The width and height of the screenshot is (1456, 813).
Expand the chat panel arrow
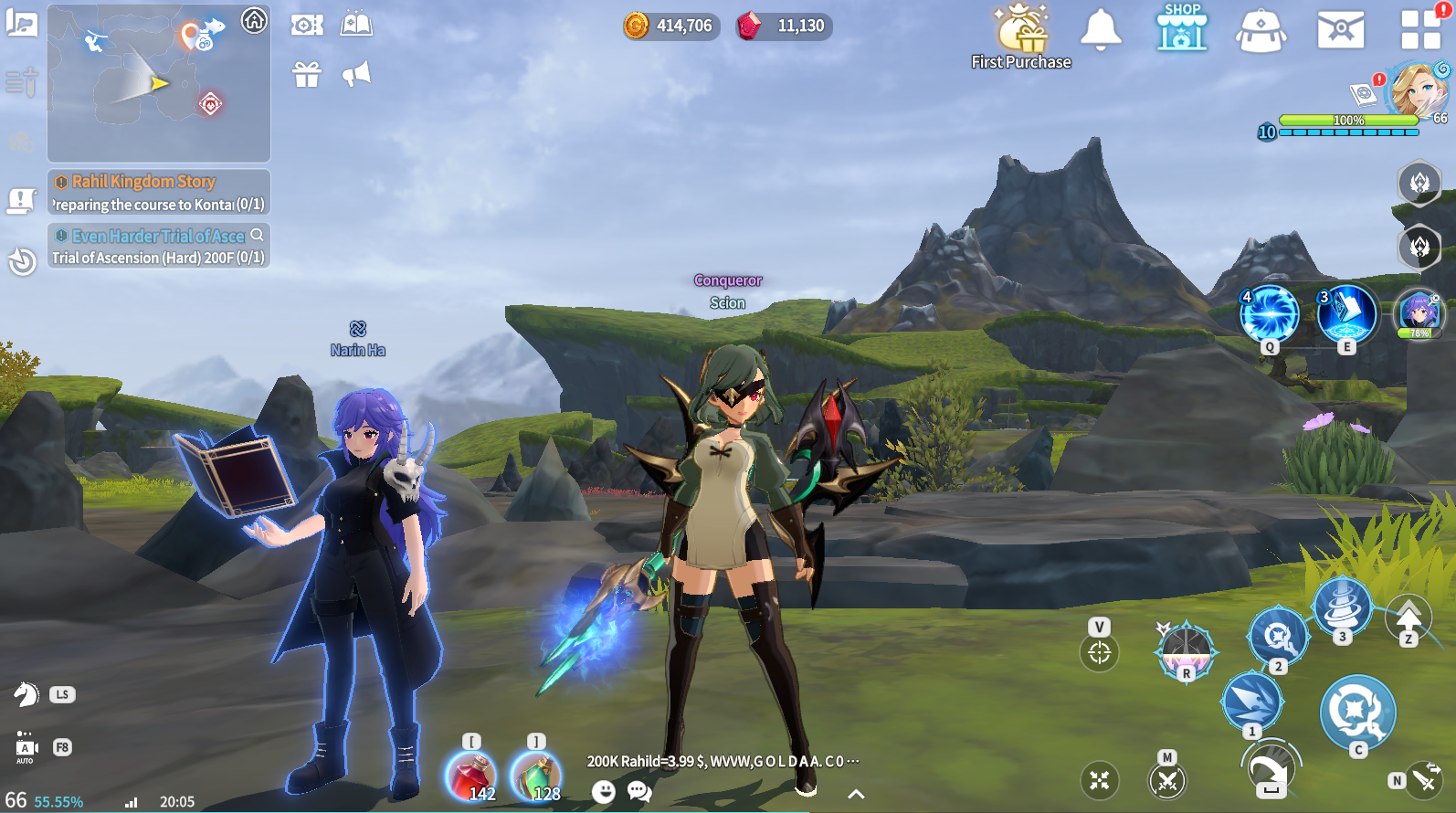(x=856, y=794)
